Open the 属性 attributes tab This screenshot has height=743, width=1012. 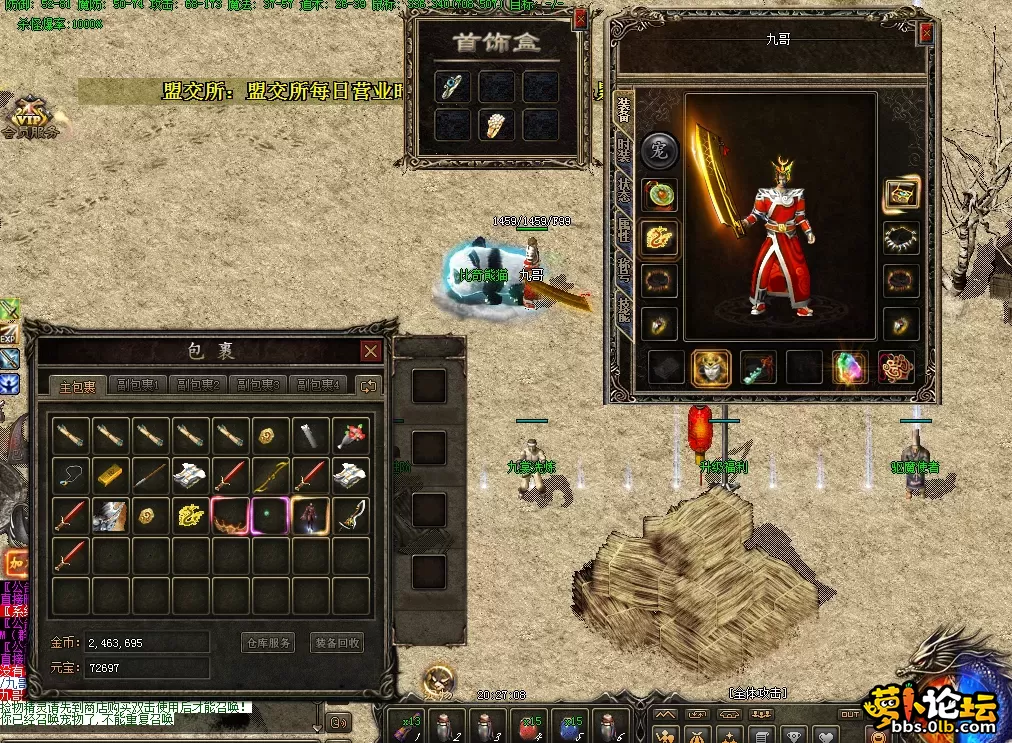pos(624,229)
